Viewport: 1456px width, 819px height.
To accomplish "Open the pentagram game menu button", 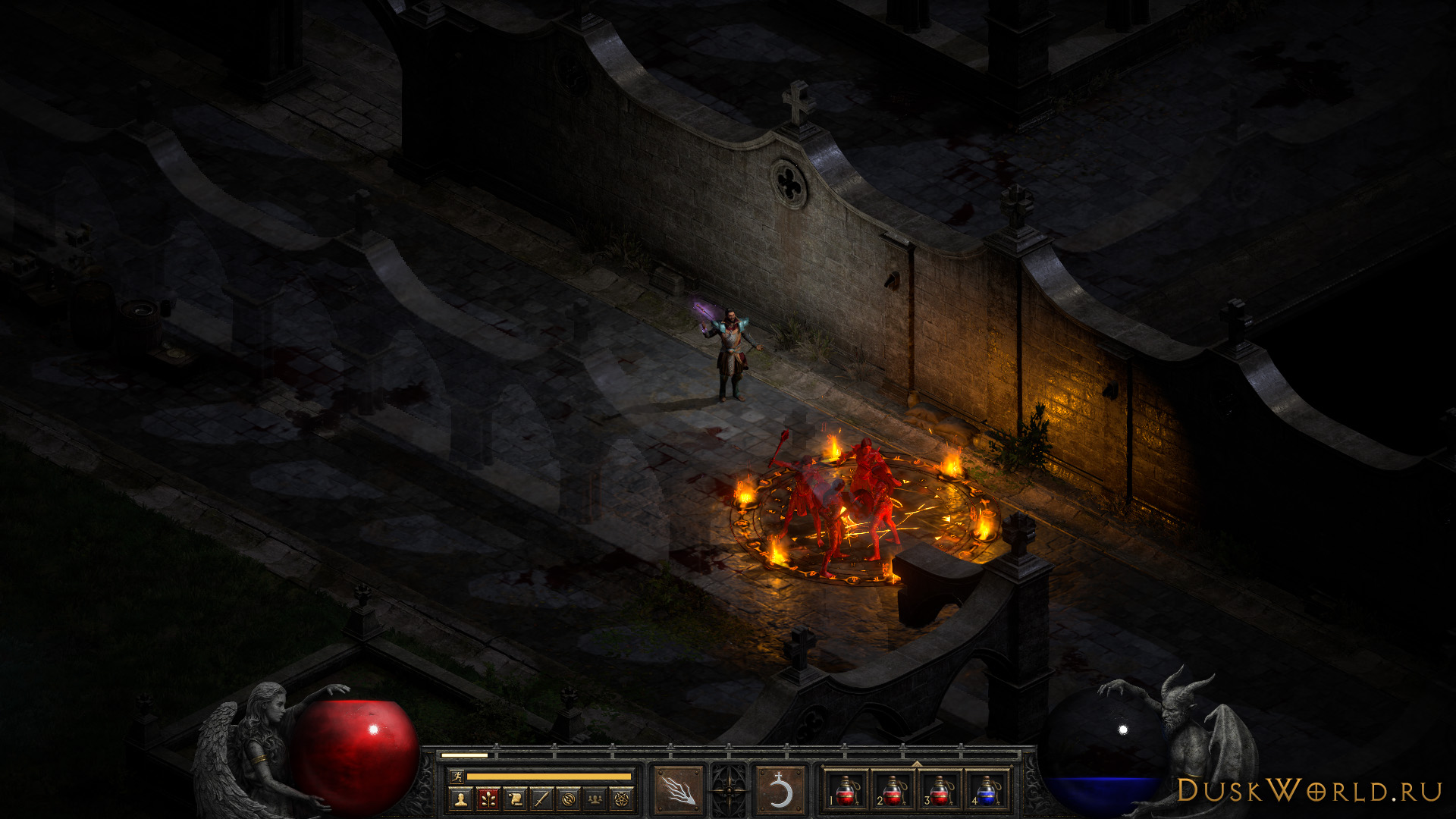I will click(x=622, y=798).
